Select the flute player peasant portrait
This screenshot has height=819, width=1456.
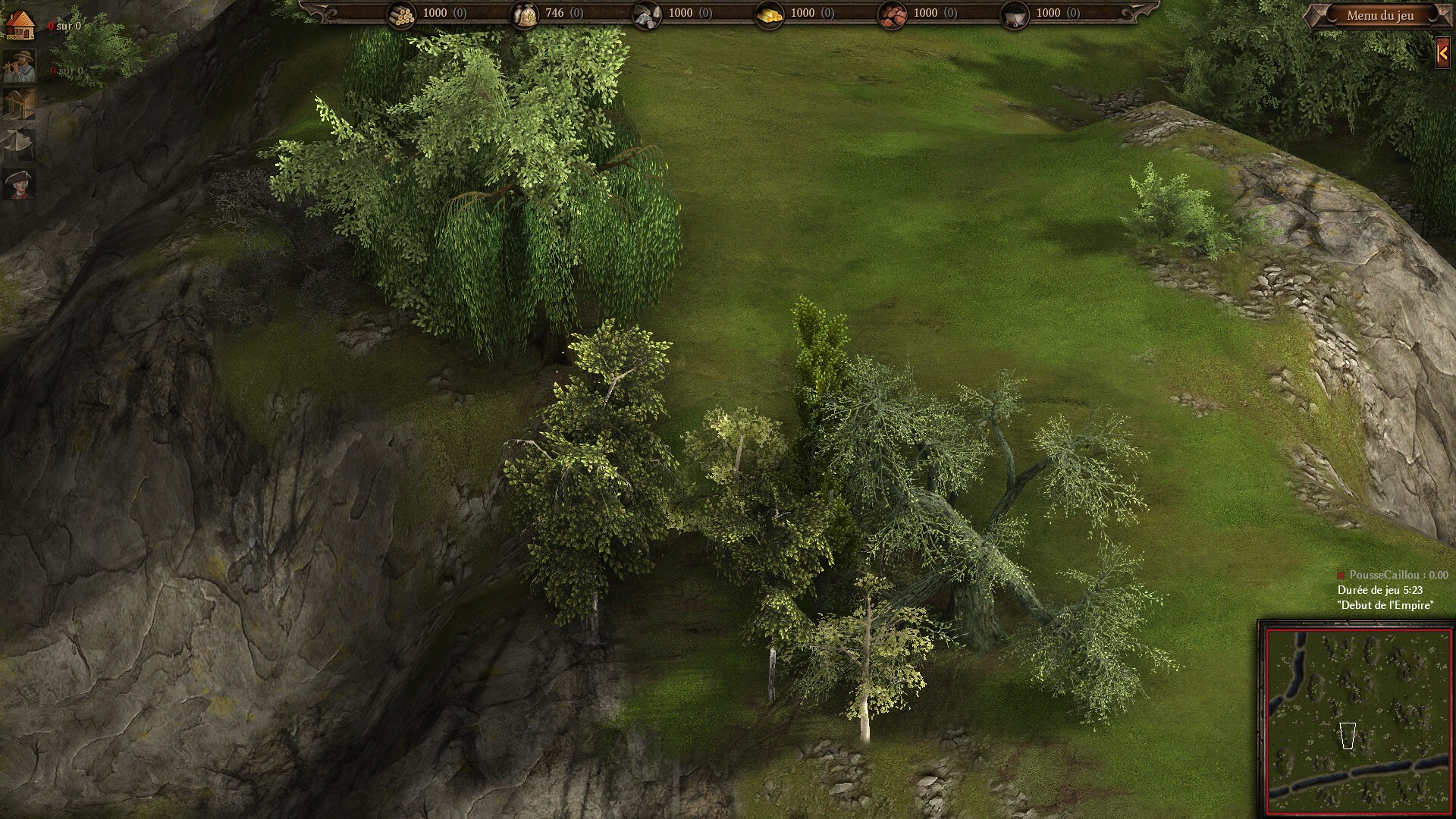point(19,67)
